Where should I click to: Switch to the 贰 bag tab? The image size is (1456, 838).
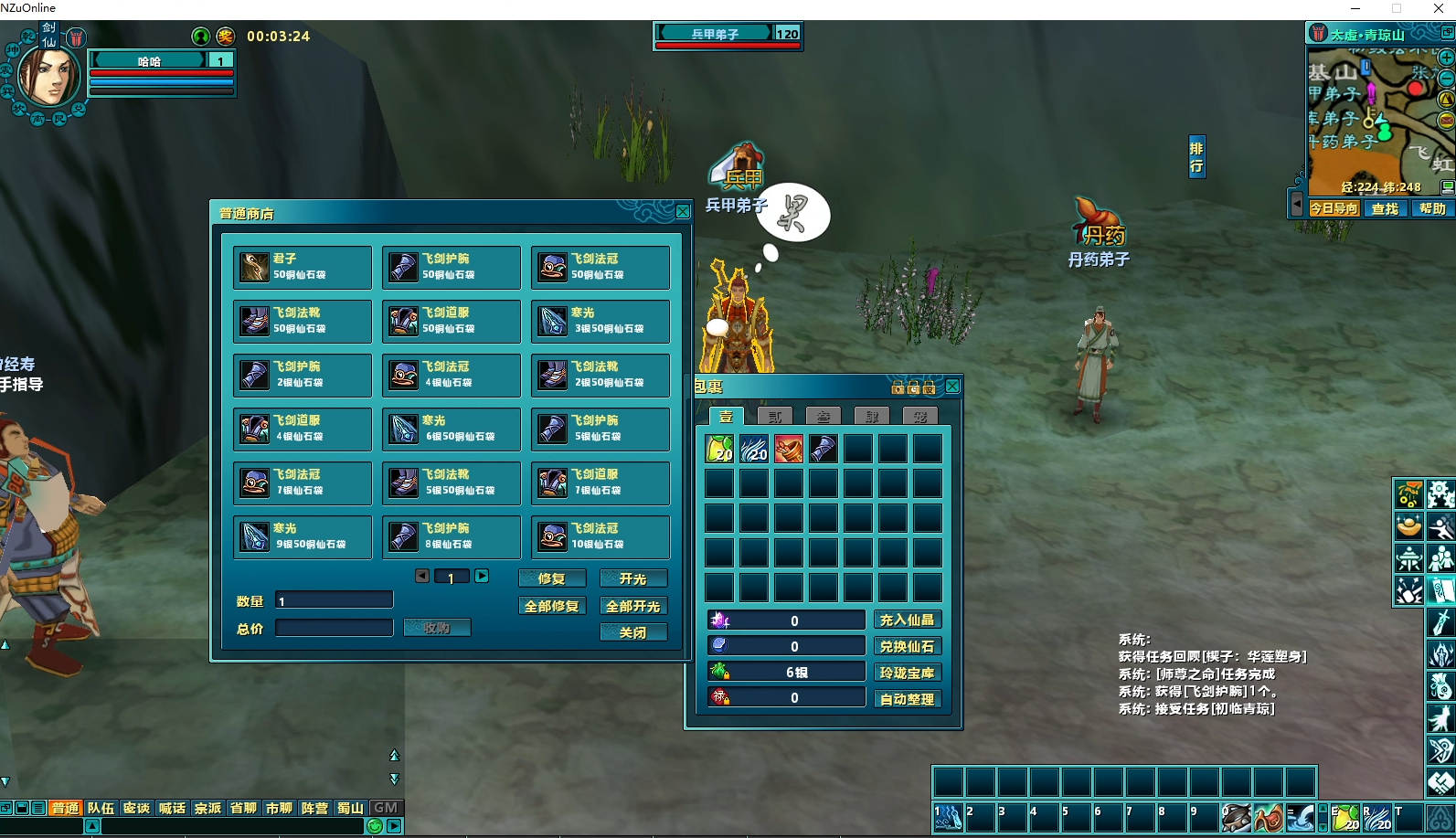click(x=775, y=417)
